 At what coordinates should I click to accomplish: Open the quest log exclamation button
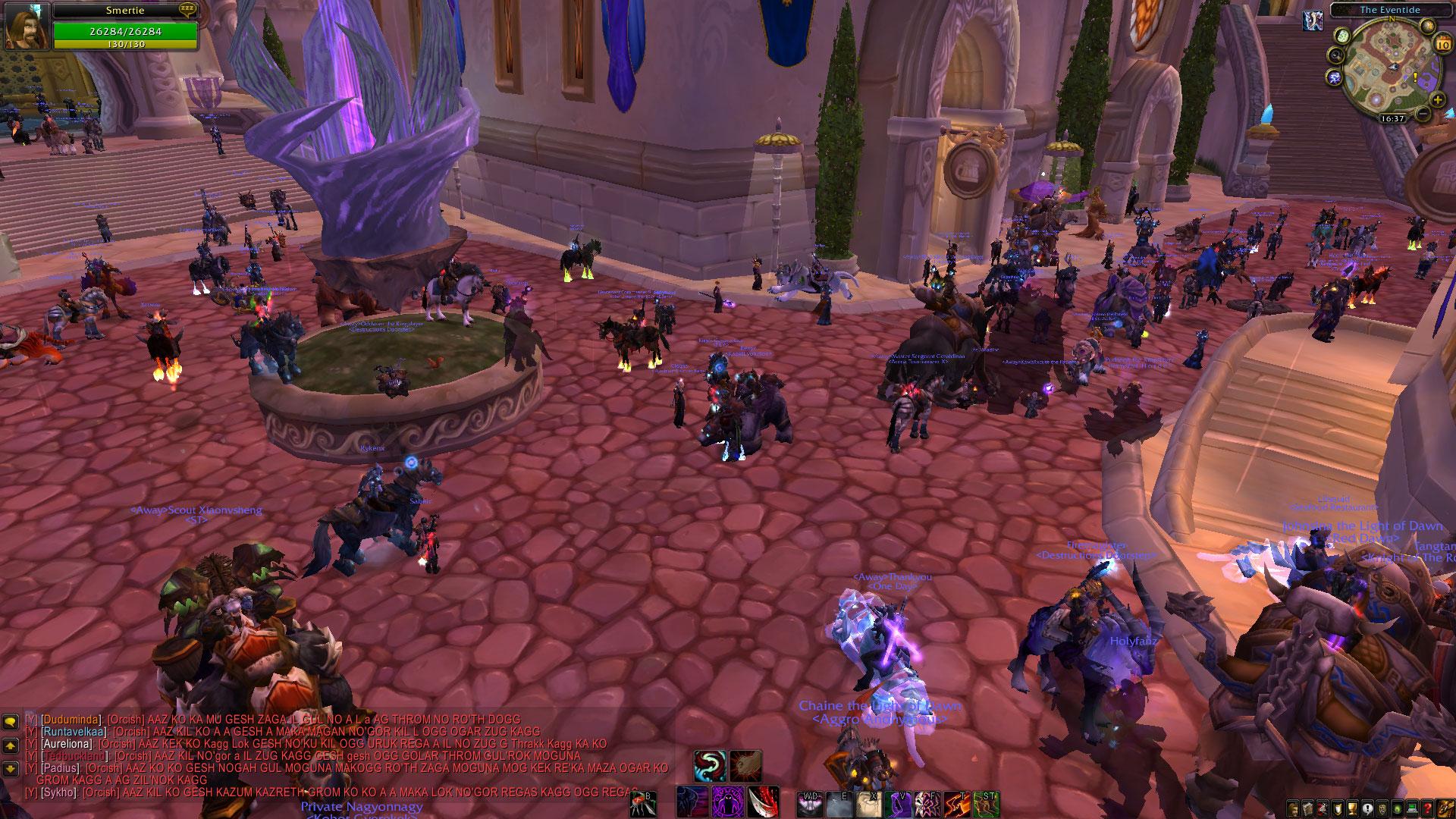[x=1366, y=808]
